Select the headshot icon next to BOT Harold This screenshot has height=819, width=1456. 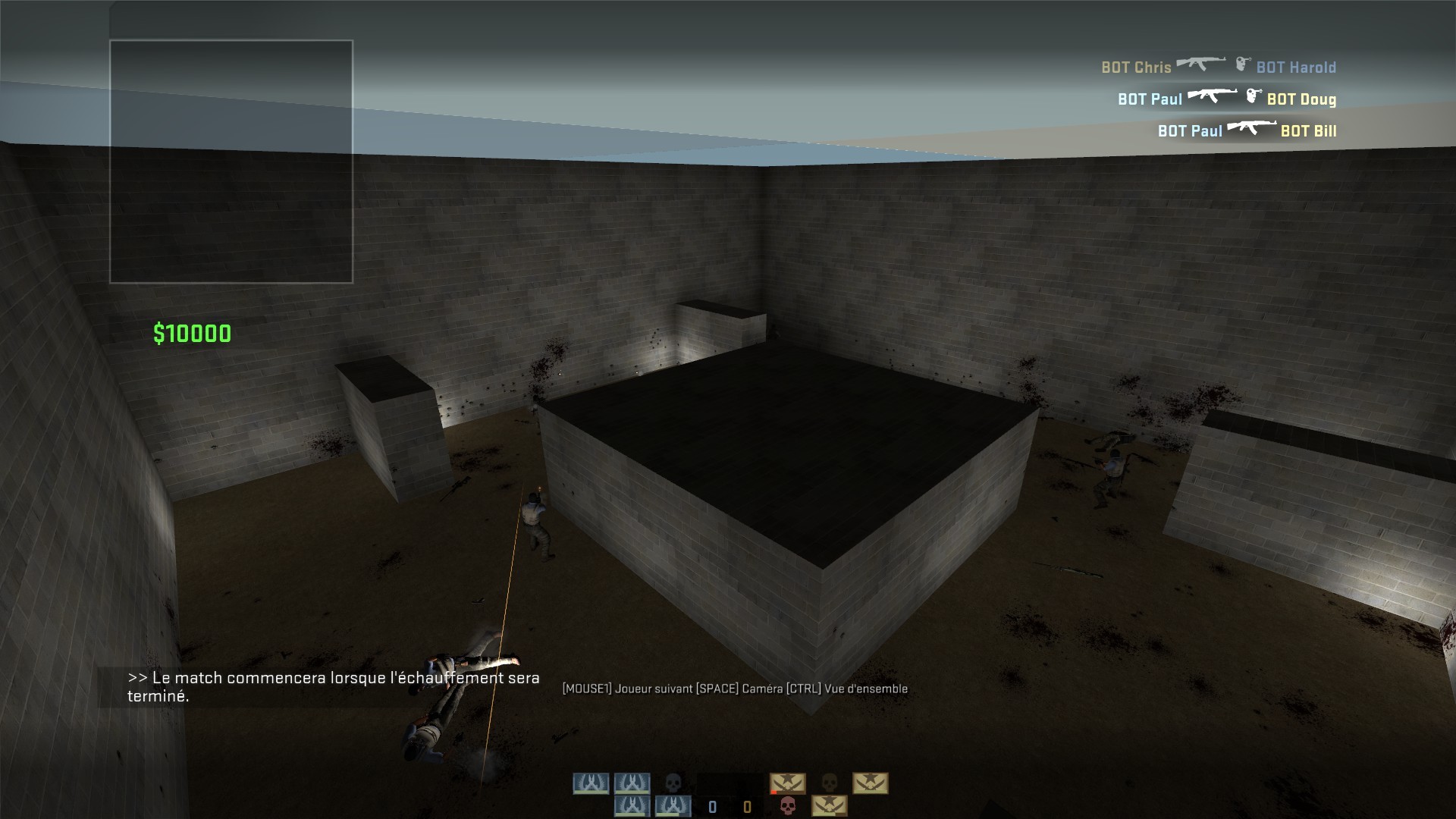click(x=1244, y=64)
